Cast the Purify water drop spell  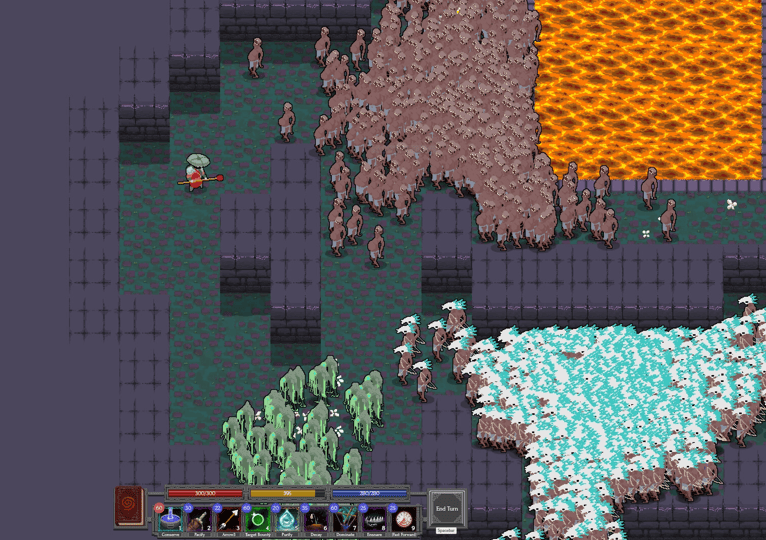tap(287, 519)
